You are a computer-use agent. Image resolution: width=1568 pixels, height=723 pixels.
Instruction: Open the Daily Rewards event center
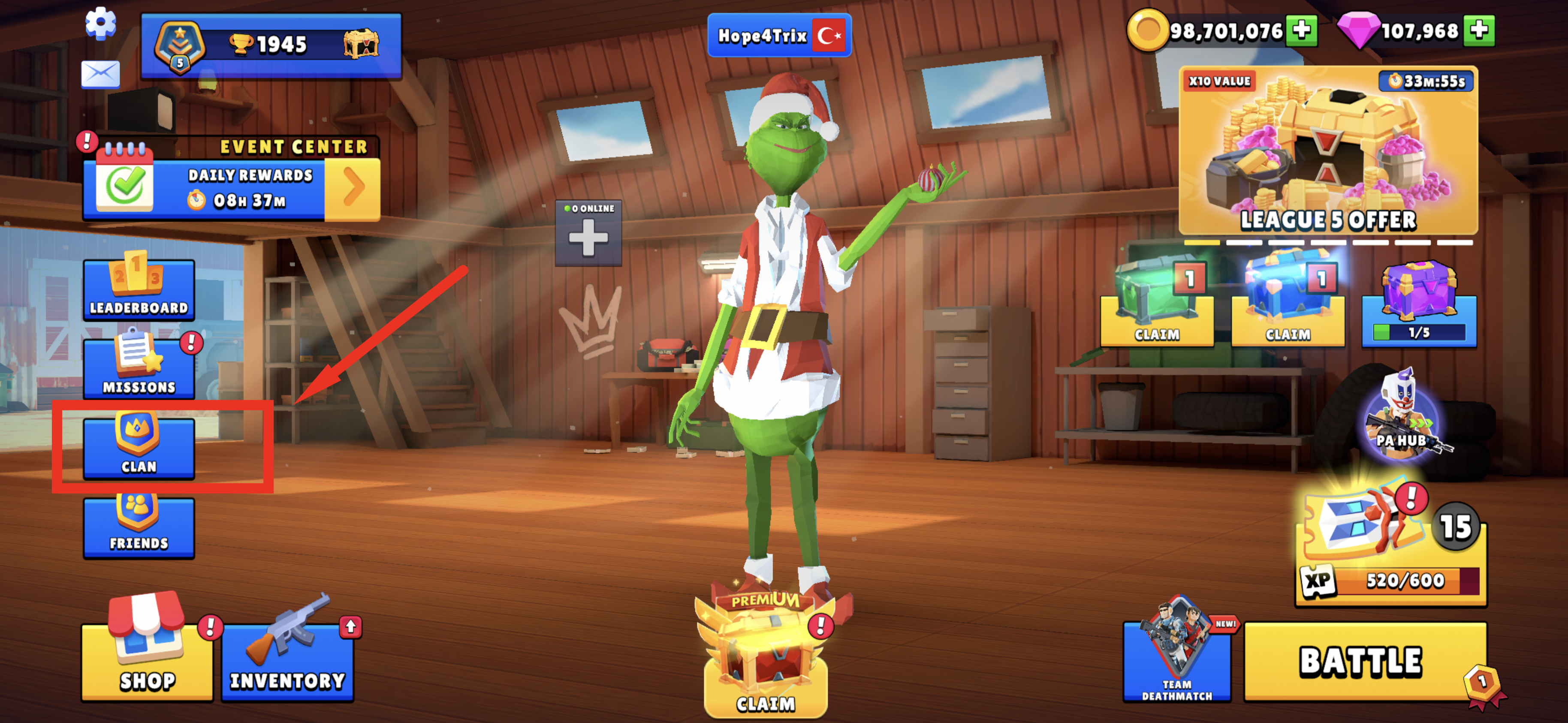(231, 187)
